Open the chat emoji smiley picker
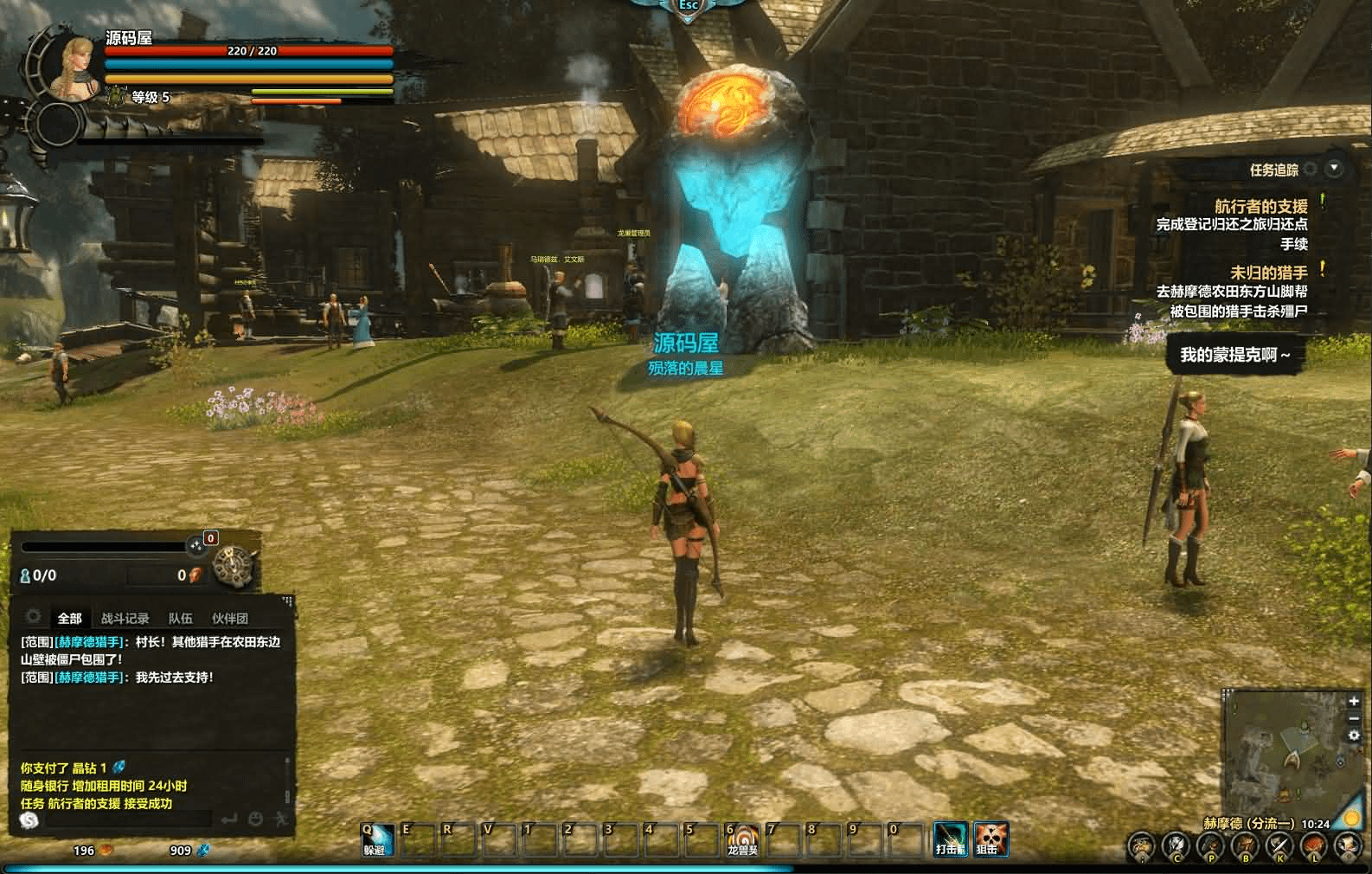The image size is (1372, 874). point(255,819)
